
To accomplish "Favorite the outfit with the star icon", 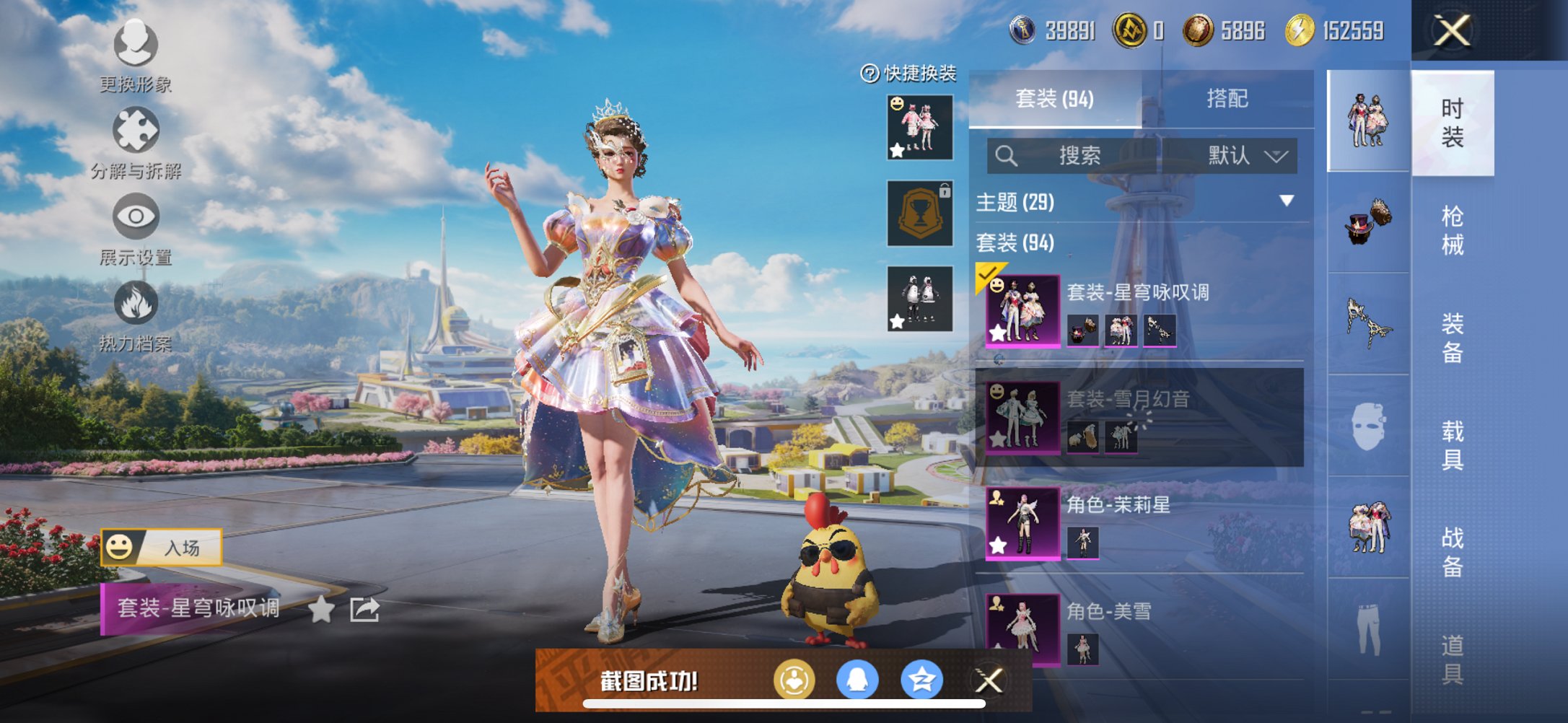I will [x=321, y=610].
